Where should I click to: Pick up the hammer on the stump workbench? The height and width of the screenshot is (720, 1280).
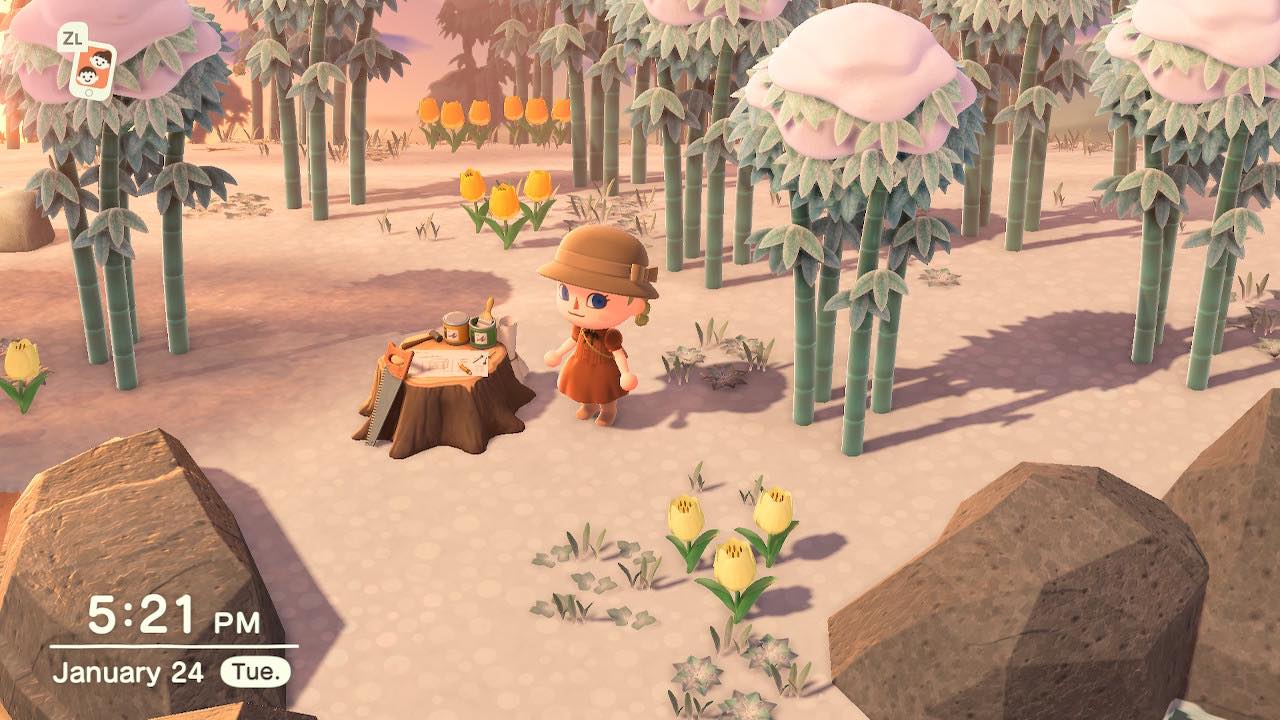(424, 337)
